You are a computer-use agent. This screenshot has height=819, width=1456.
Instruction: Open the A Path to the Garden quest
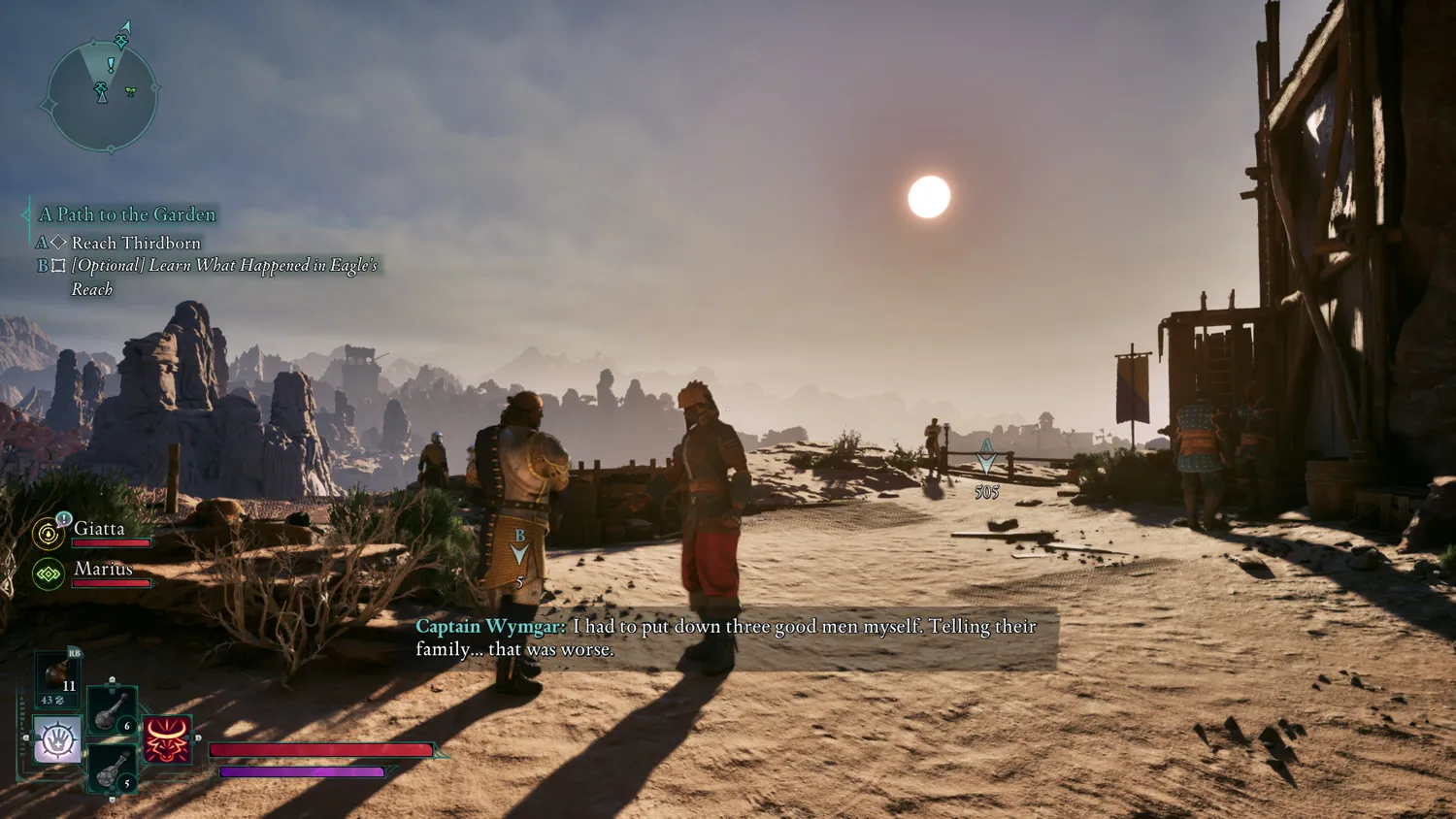point(127,214)
